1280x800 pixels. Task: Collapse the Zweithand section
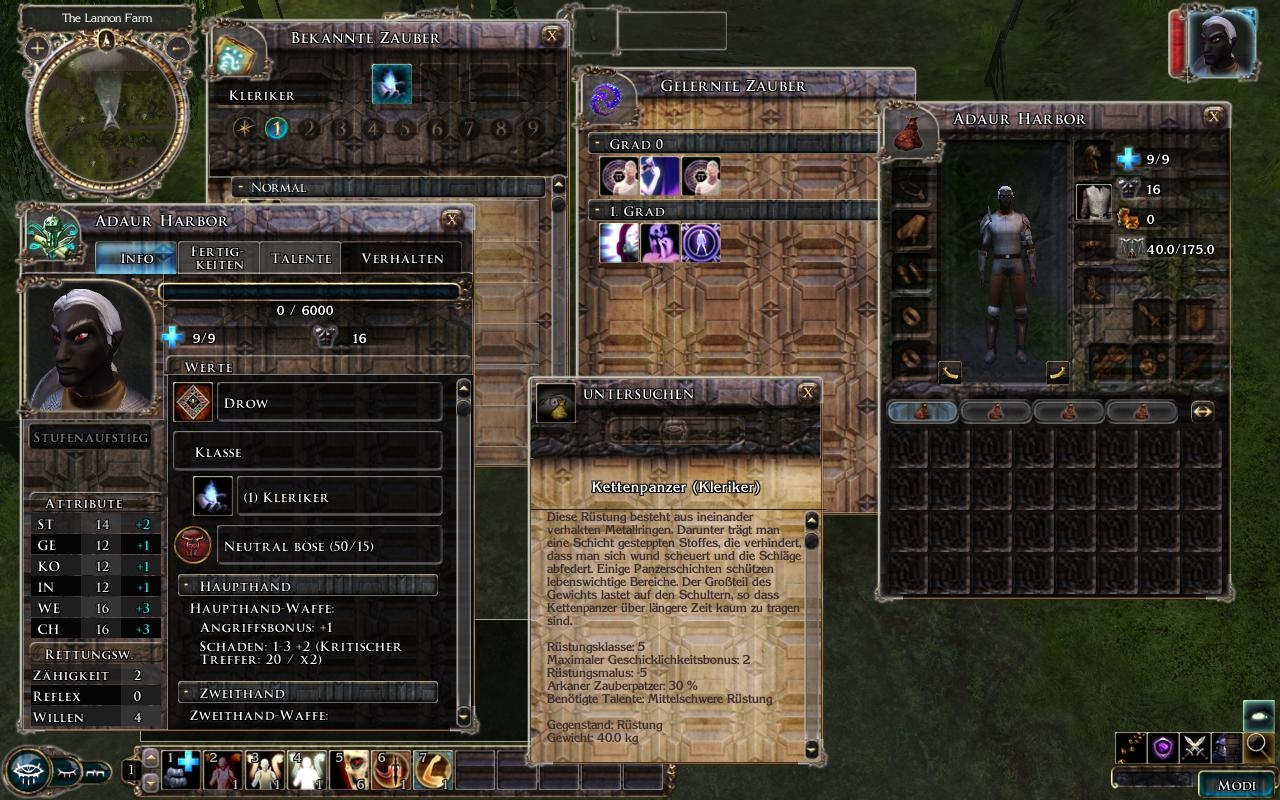tap(186, 693)
